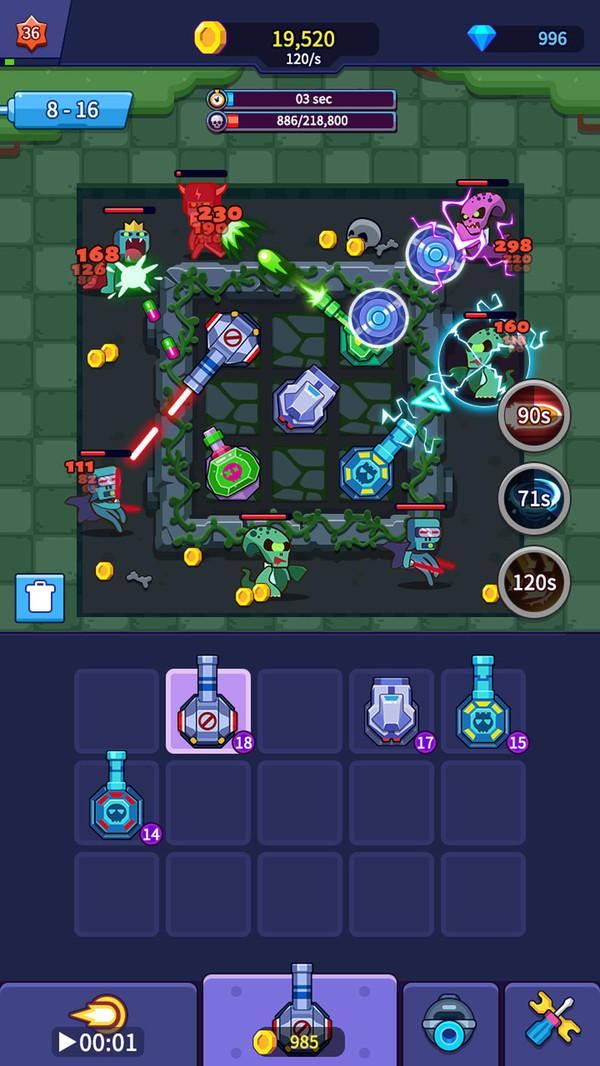Open the player level 36 badge
The height and width of the screenshot is (1066, 600).
(x=30, y=33)
